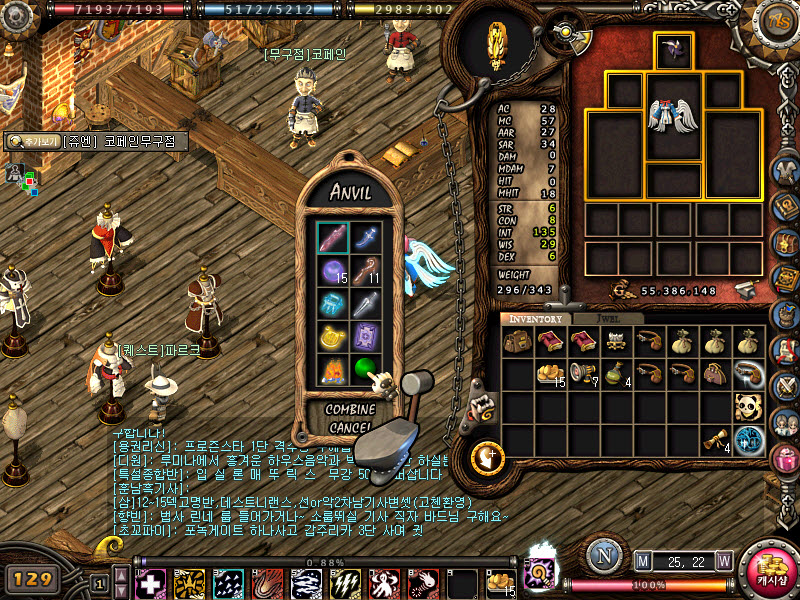800x600 pixels.
Task: Open the pink gift box menu icon
Action: [x=785, y=459]
